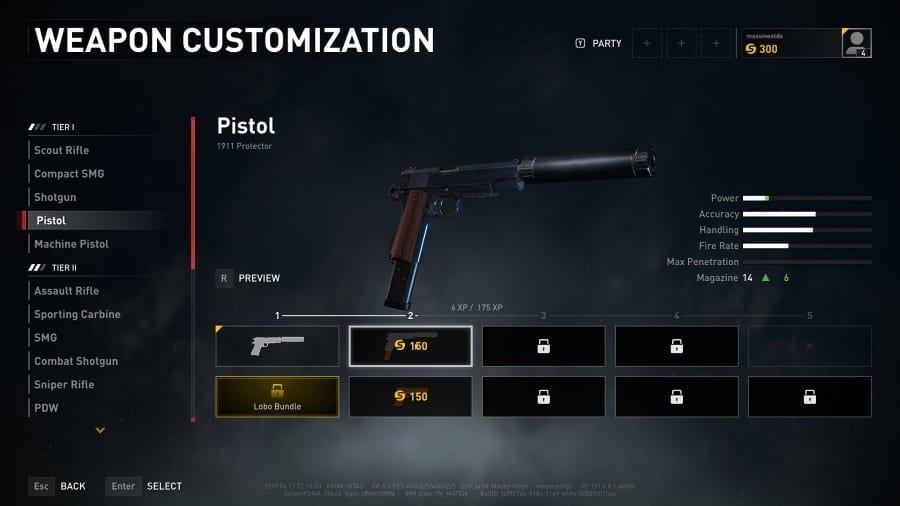Viewport: 900px width, 506px height.
Task: Open the locked Lobo Bundle tile
Action: point(277,396)
